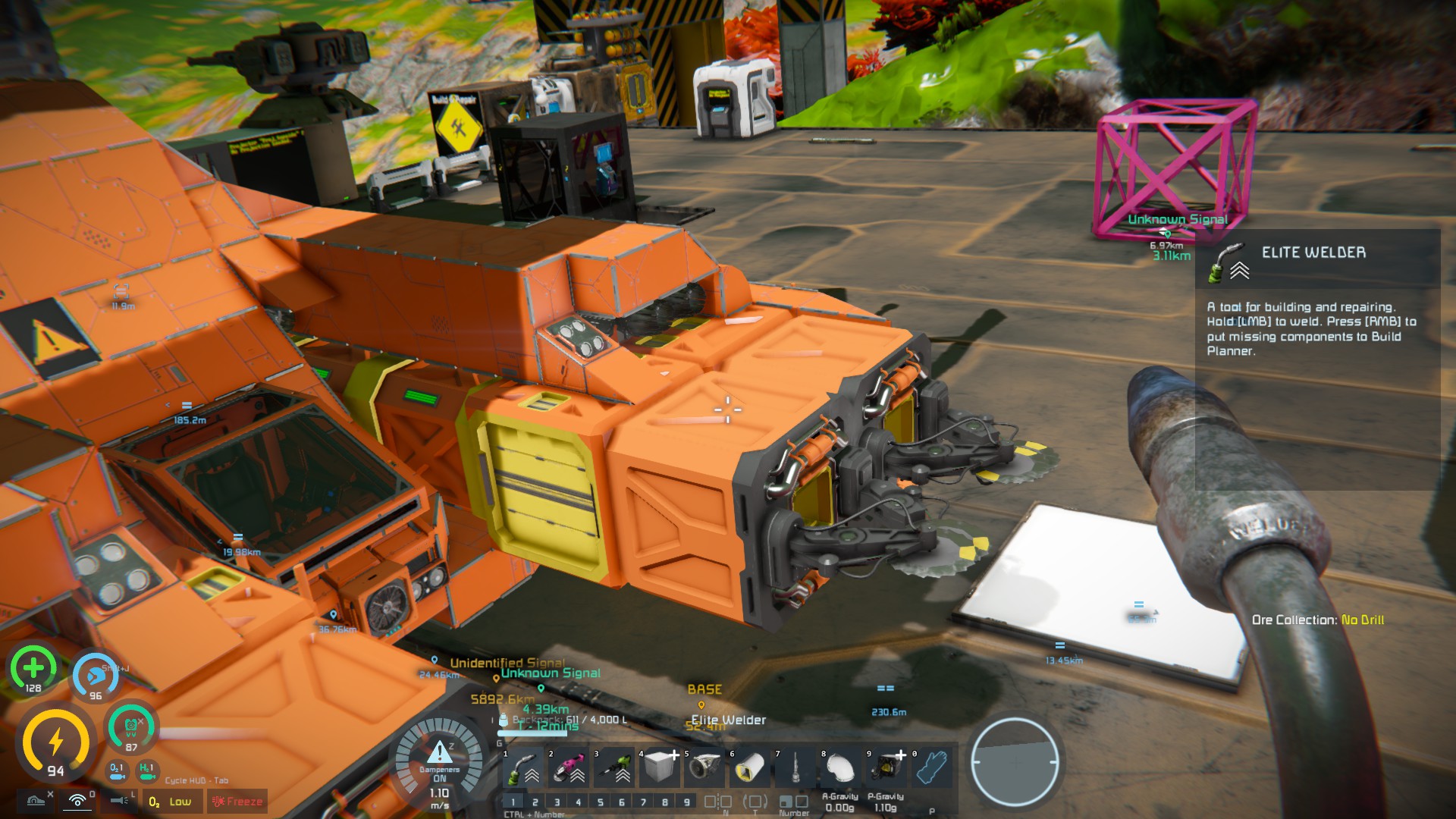Toggle the broadcasting signal icon
1456x819 pixels.
point(77,801)
